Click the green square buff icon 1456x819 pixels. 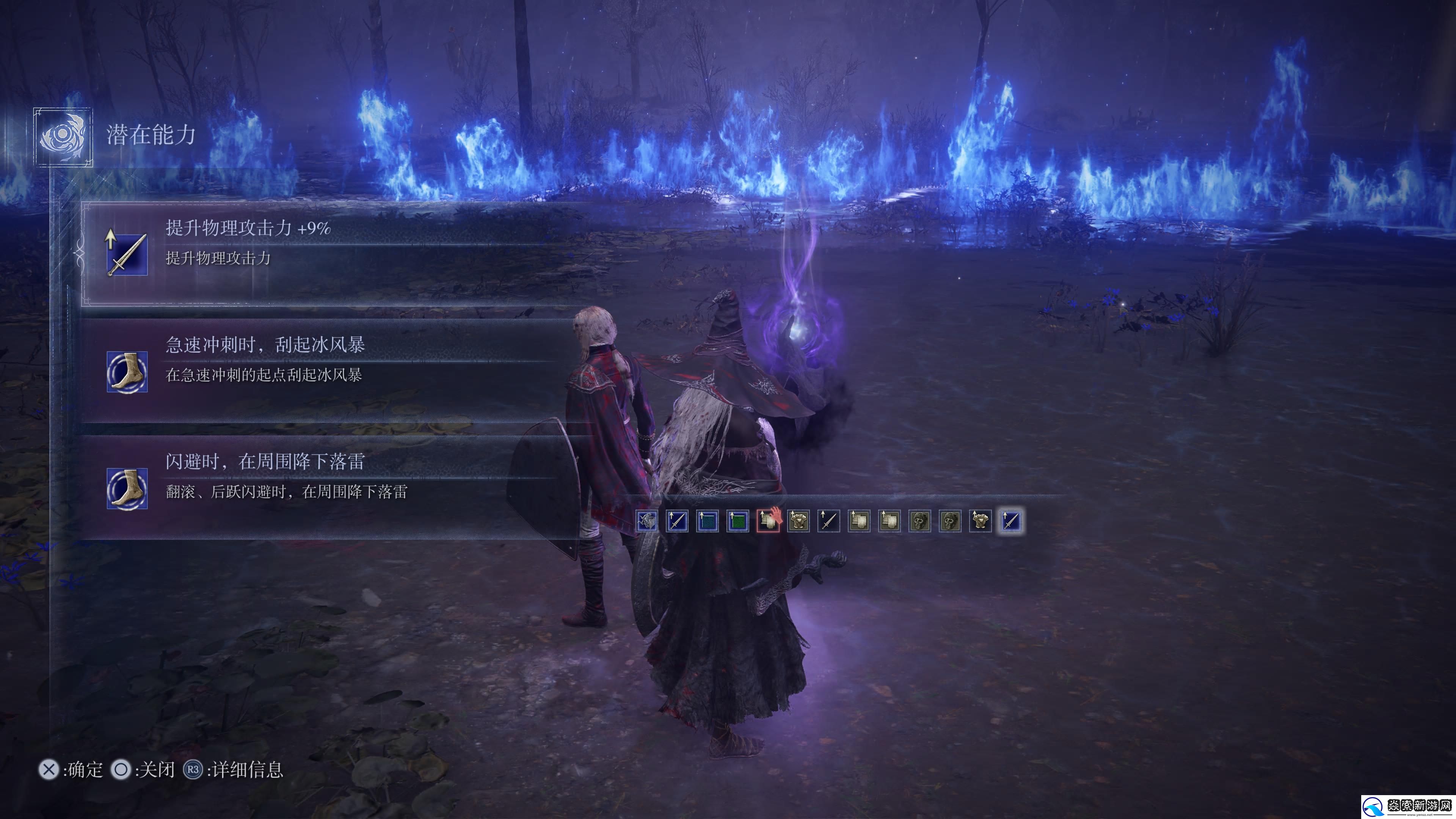[737, 521]
